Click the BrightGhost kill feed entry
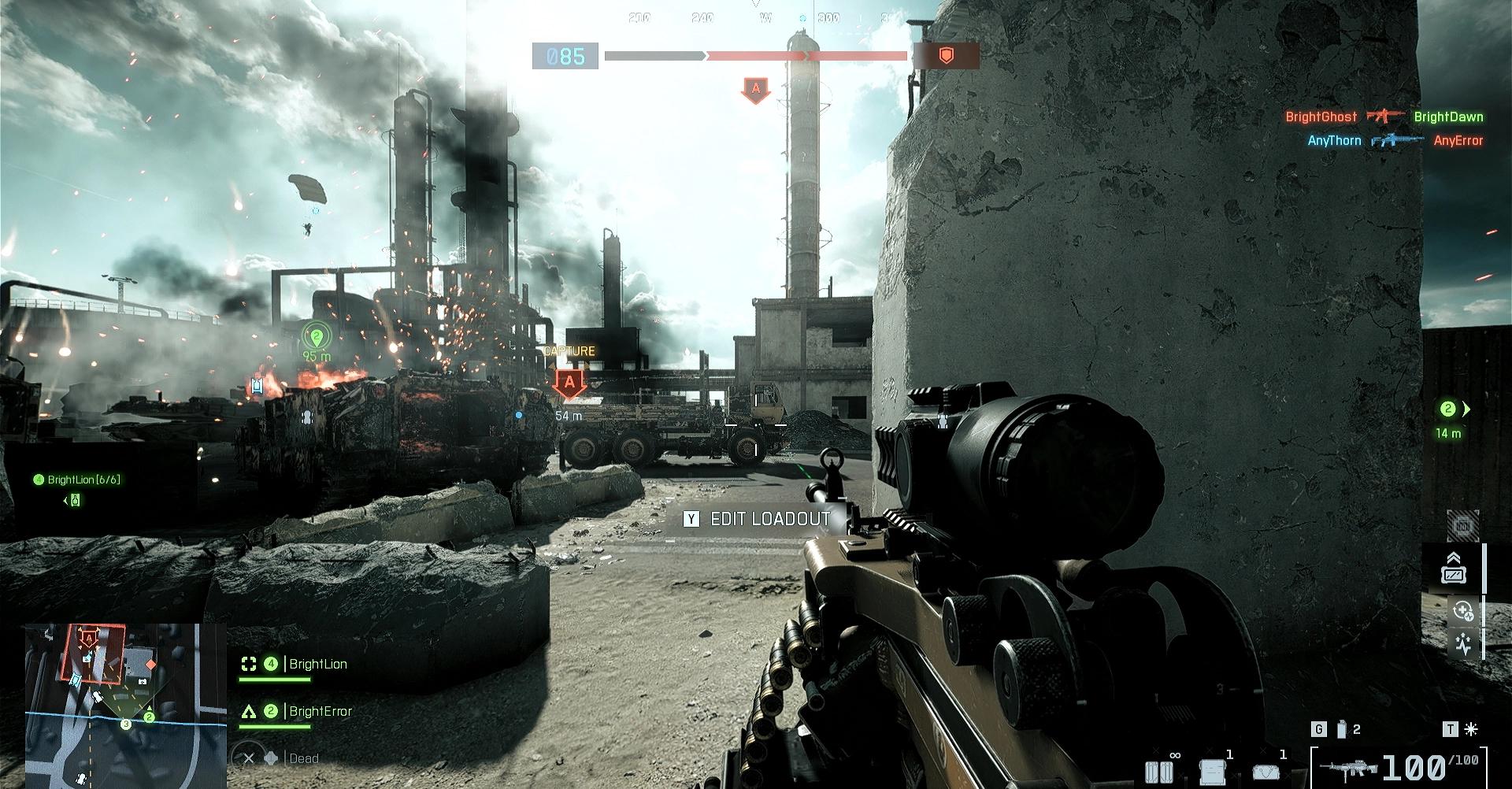The image size is (1512, 789). (1321, 117)
